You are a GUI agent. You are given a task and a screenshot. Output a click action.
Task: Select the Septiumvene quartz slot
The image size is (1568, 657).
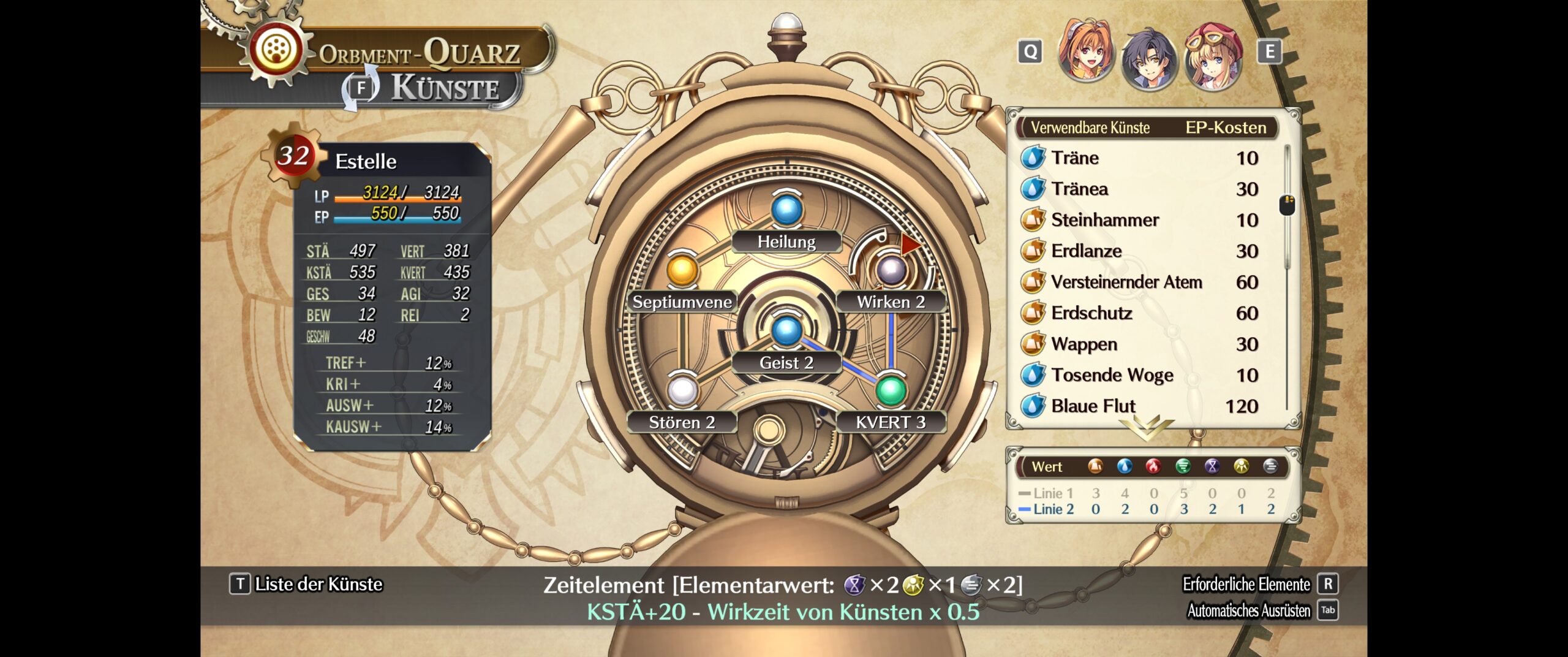click(x=682, y=270)
